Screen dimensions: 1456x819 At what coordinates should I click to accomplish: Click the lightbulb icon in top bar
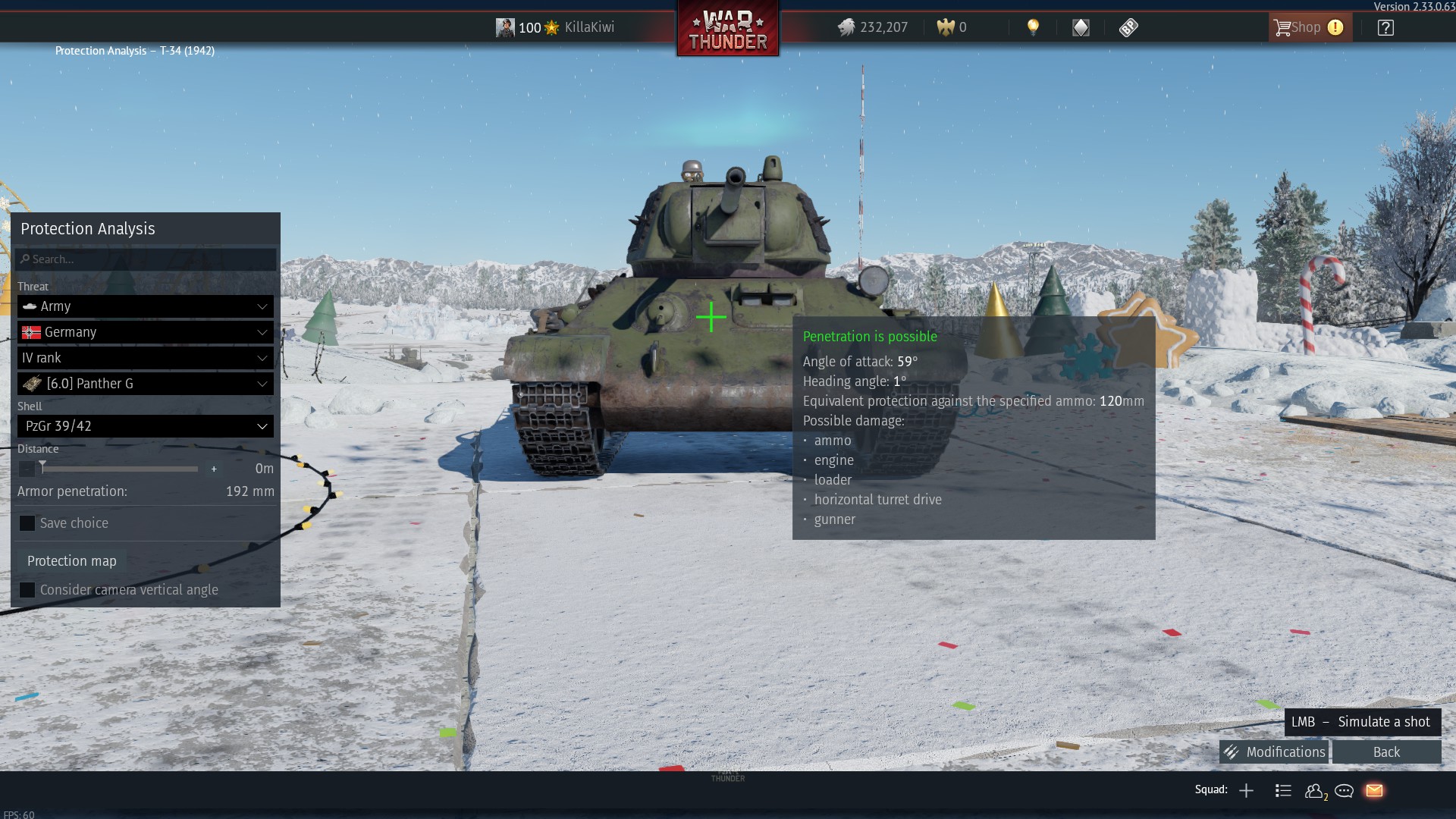(x=1034, y=27)
